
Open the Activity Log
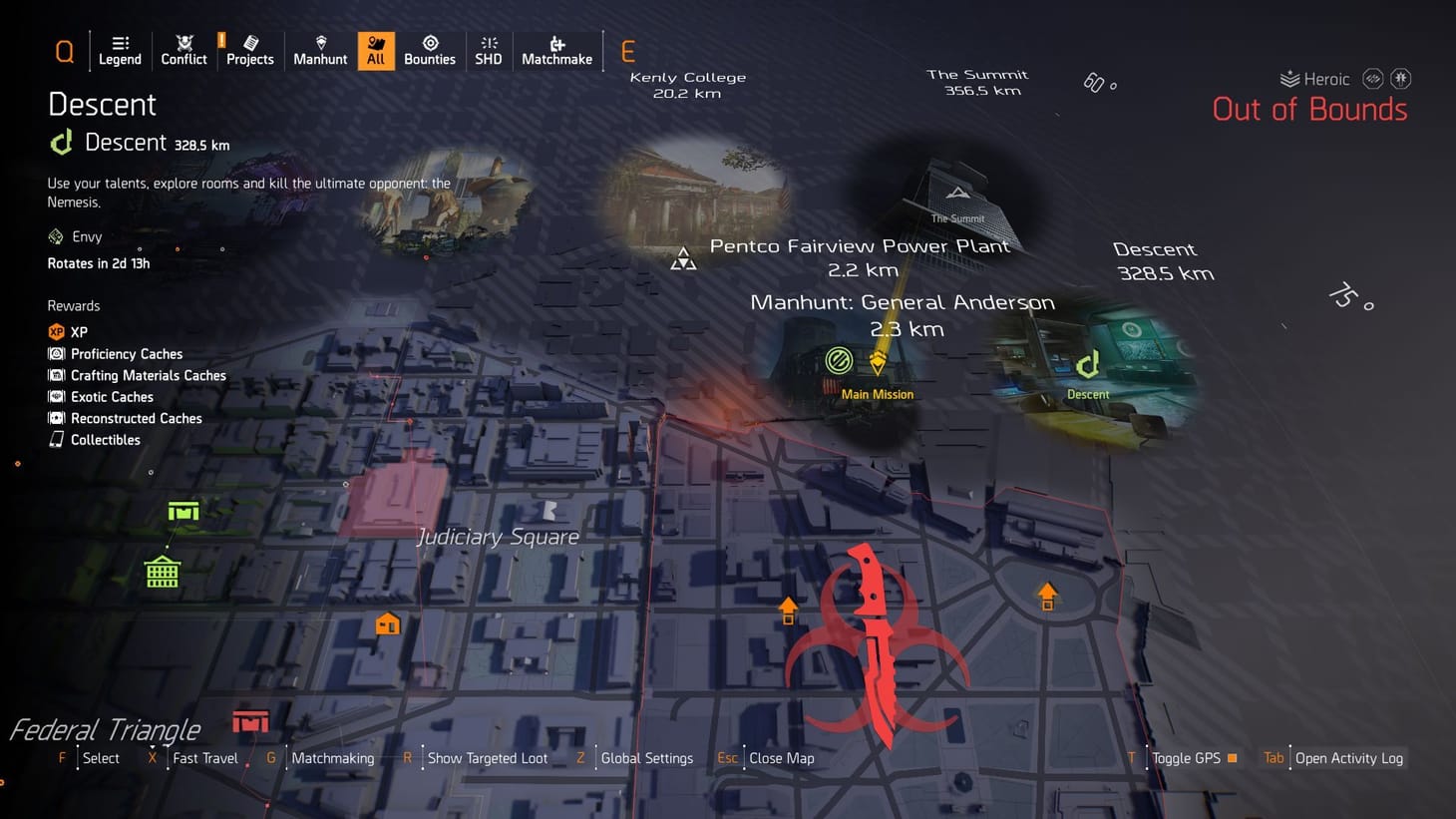1348,758
